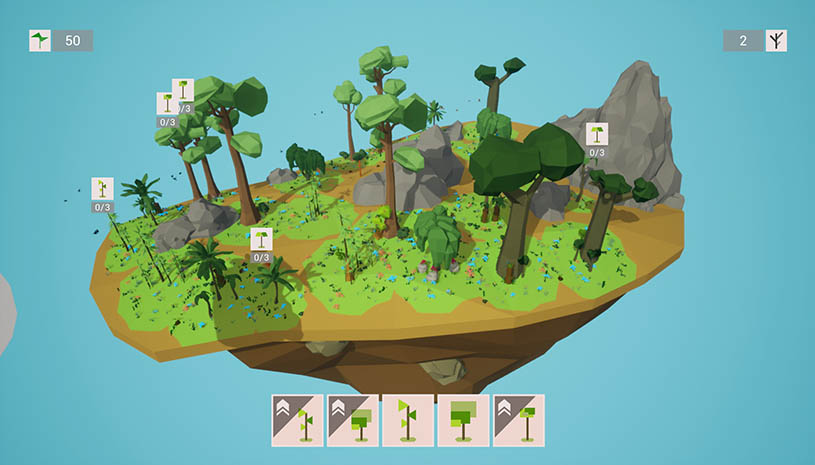
Task: Select the plain broad-canopy tree planting card
Action: pyautogui.click(x=463, y=420)
